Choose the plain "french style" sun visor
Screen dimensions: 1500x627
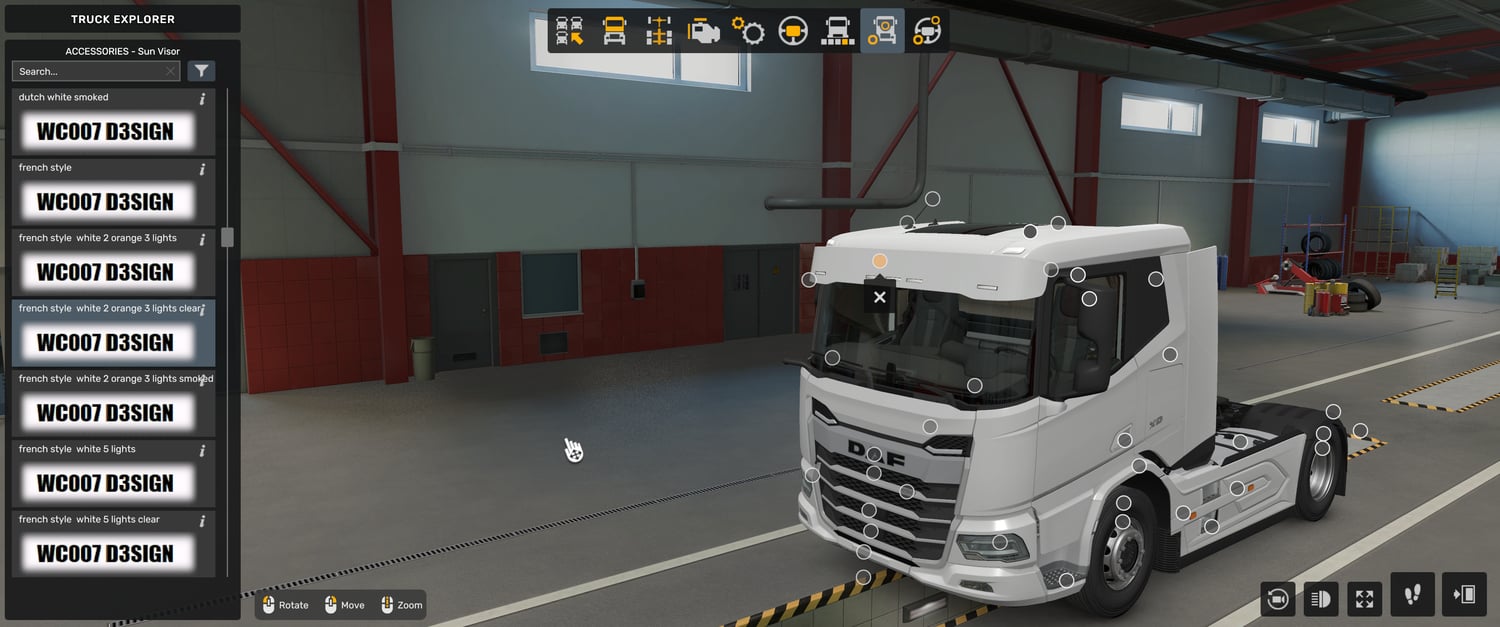coord(105,201)
